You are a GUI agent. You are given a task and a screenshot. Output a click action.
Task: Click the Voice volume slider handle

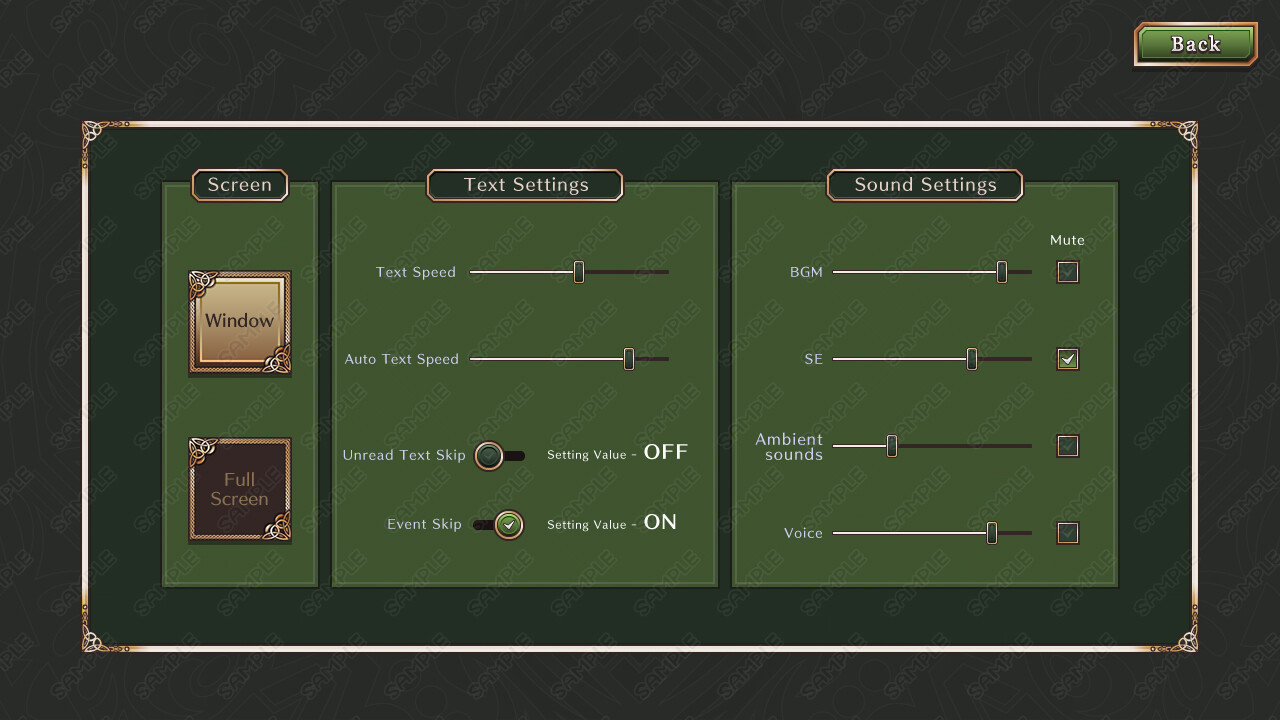point(992,533)
